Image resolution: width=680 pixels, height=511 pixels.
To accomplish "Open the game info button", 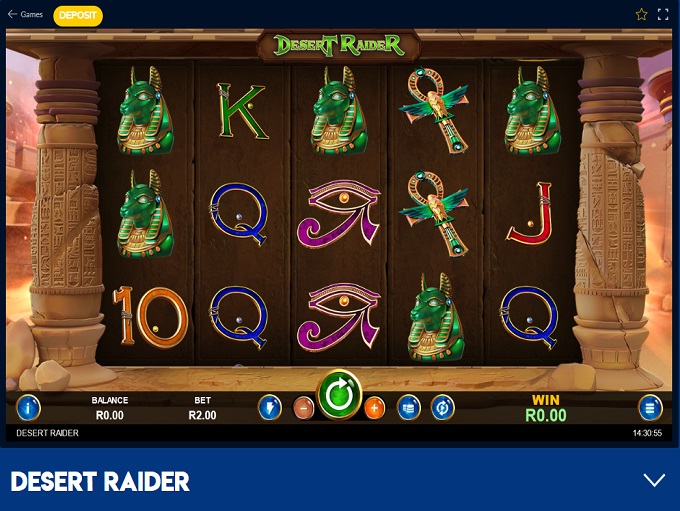I will (29, 407).
